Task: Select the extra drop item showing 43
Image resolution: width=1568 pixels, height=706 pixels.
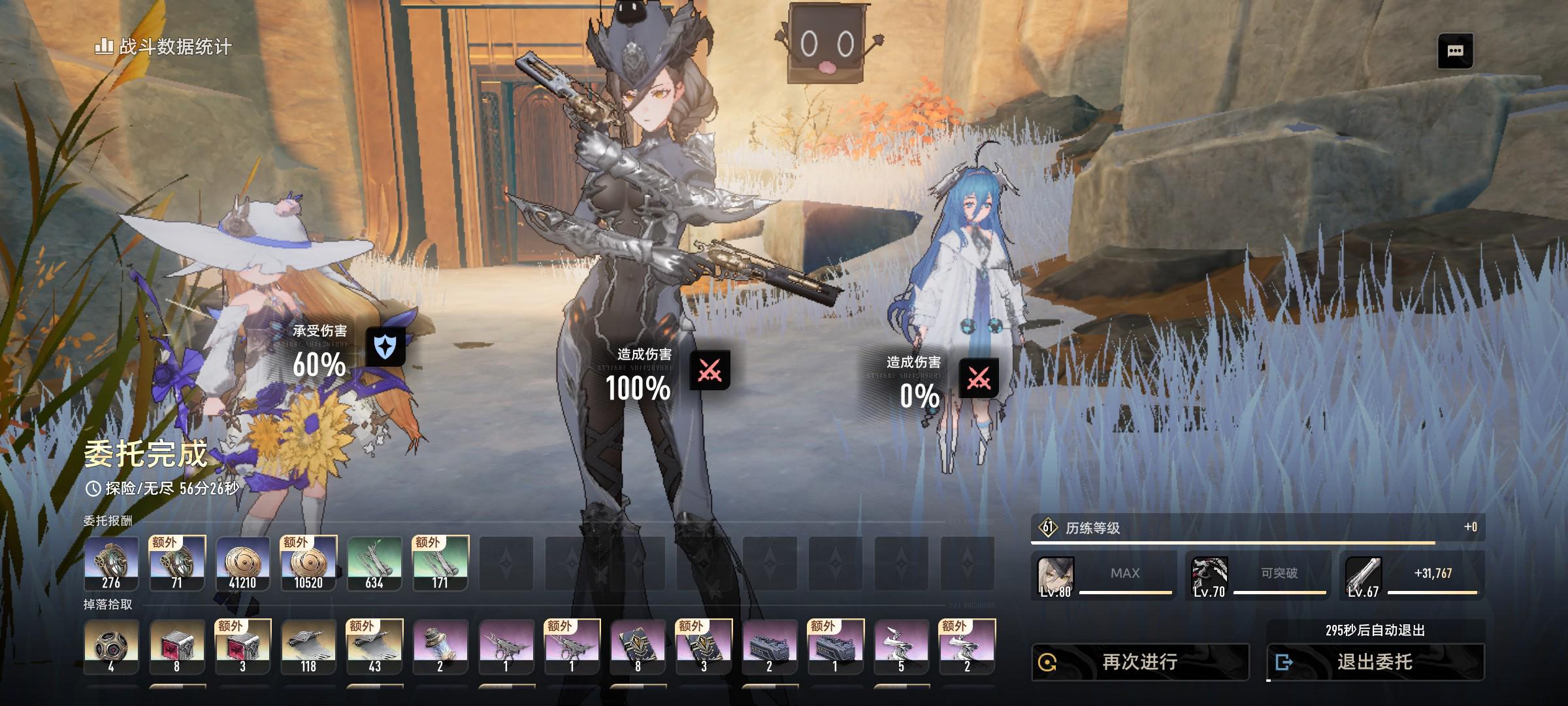Action: [374, 647]
